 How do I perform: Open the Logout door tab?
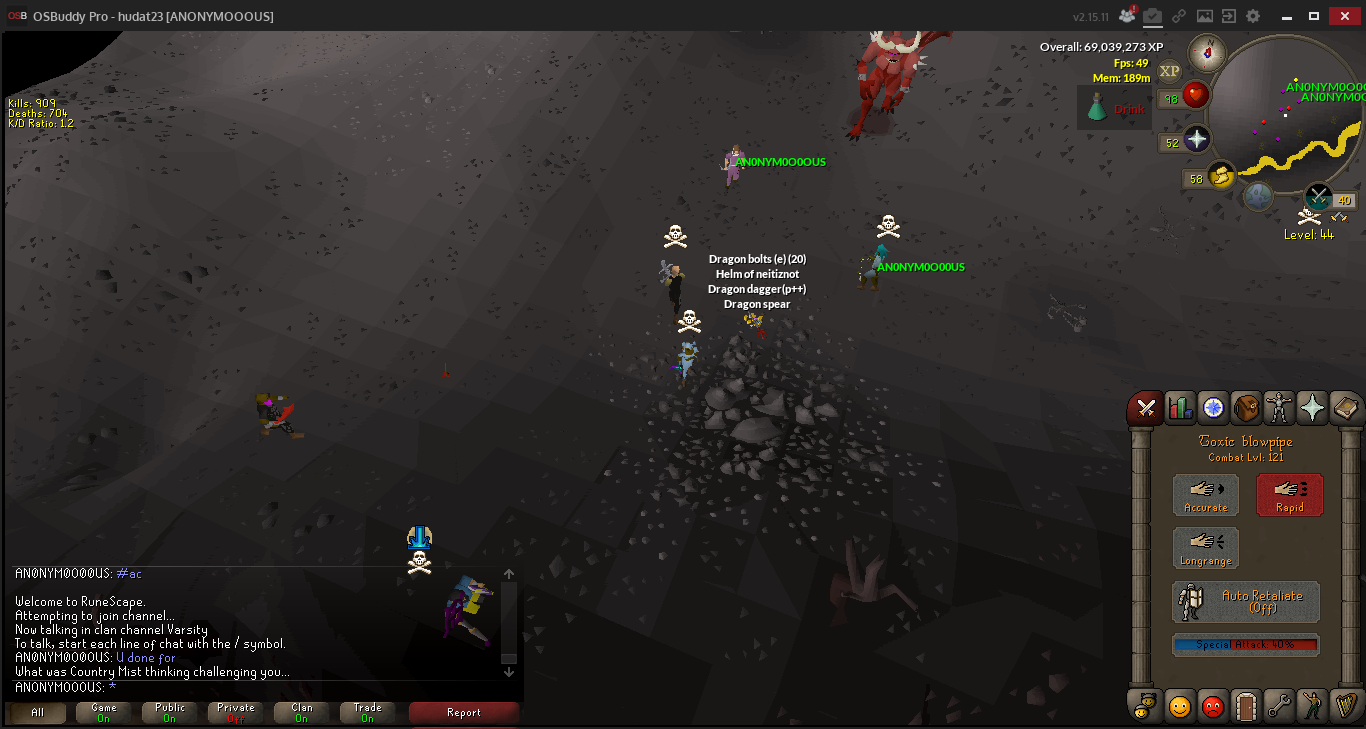tap(1245, 706)
